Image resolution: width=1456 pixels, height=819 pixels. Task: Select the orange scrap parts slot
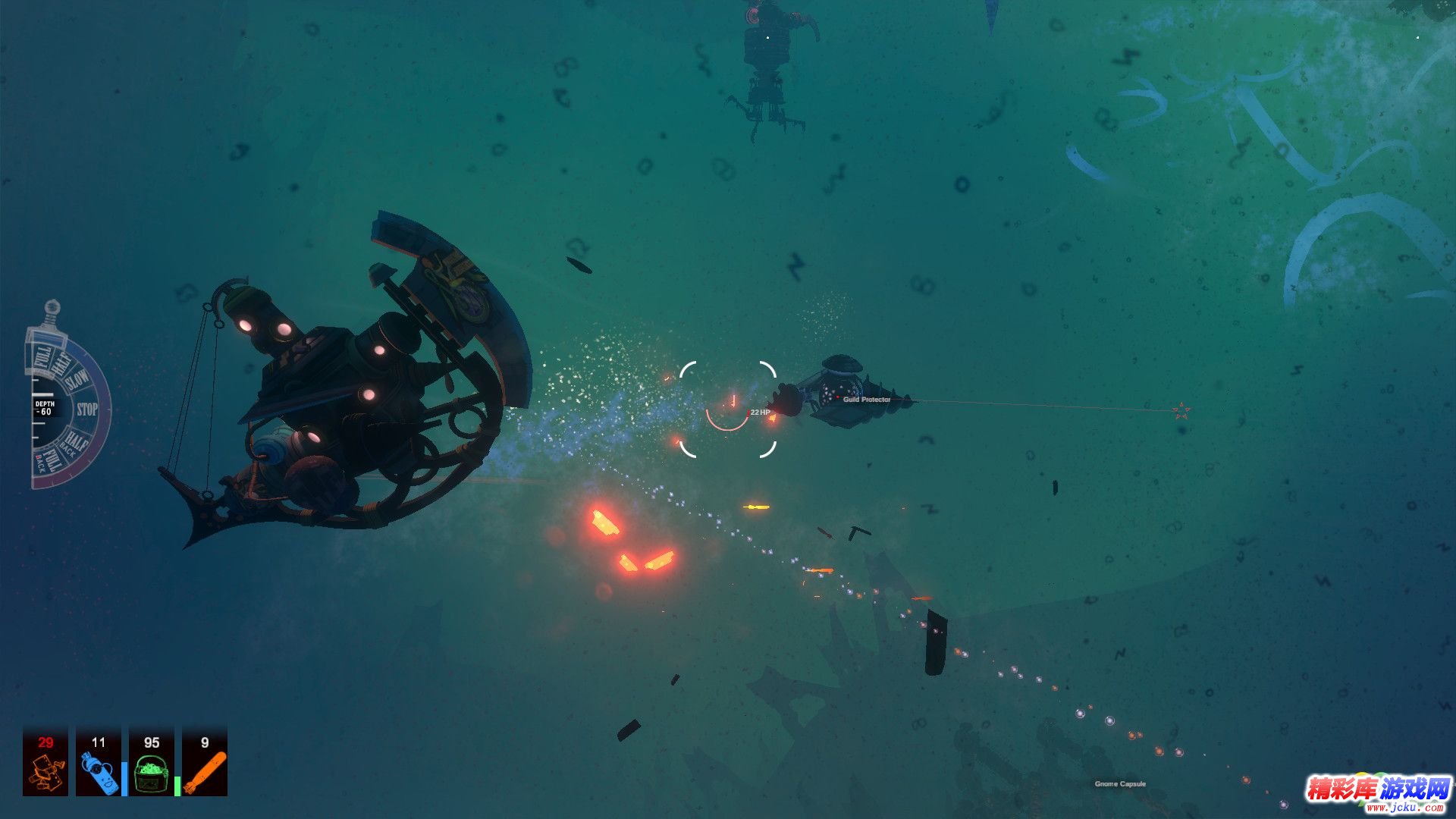(45, 761)
